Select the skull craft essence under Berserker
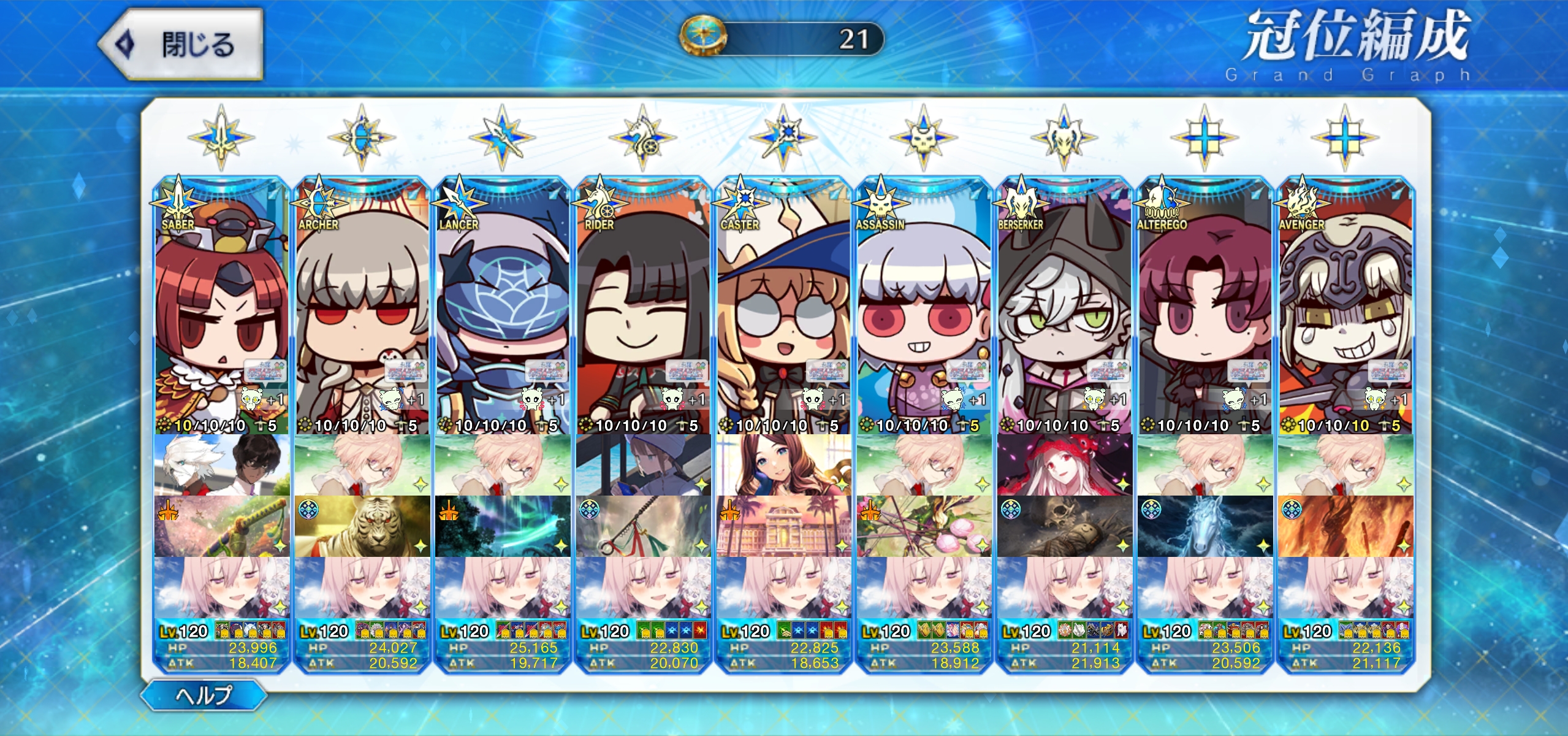1568x736 pixels. coord(1064,526)
